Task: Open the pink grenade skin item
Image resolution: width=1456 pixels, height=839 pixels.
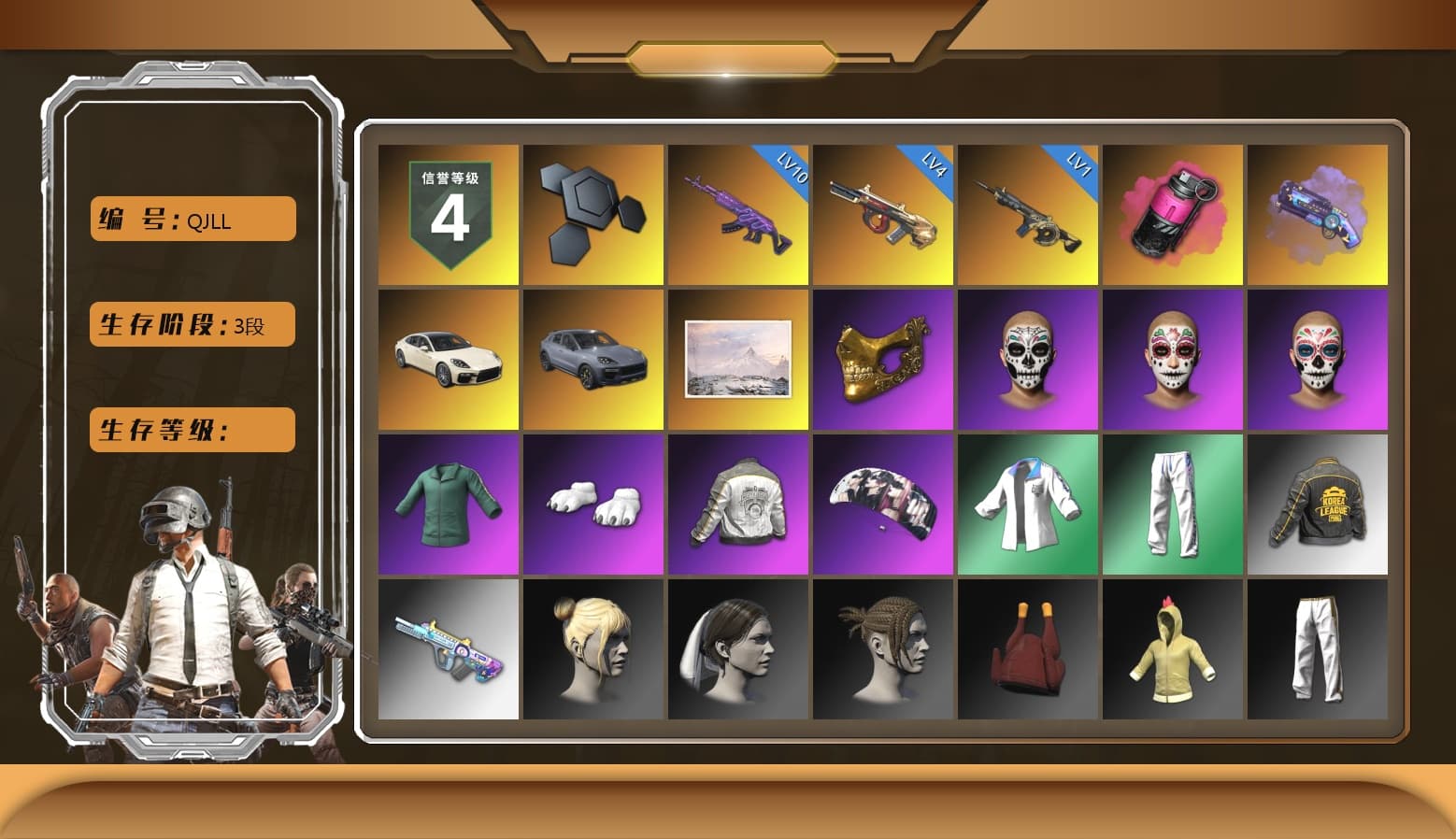Action: coord(1171,214)
